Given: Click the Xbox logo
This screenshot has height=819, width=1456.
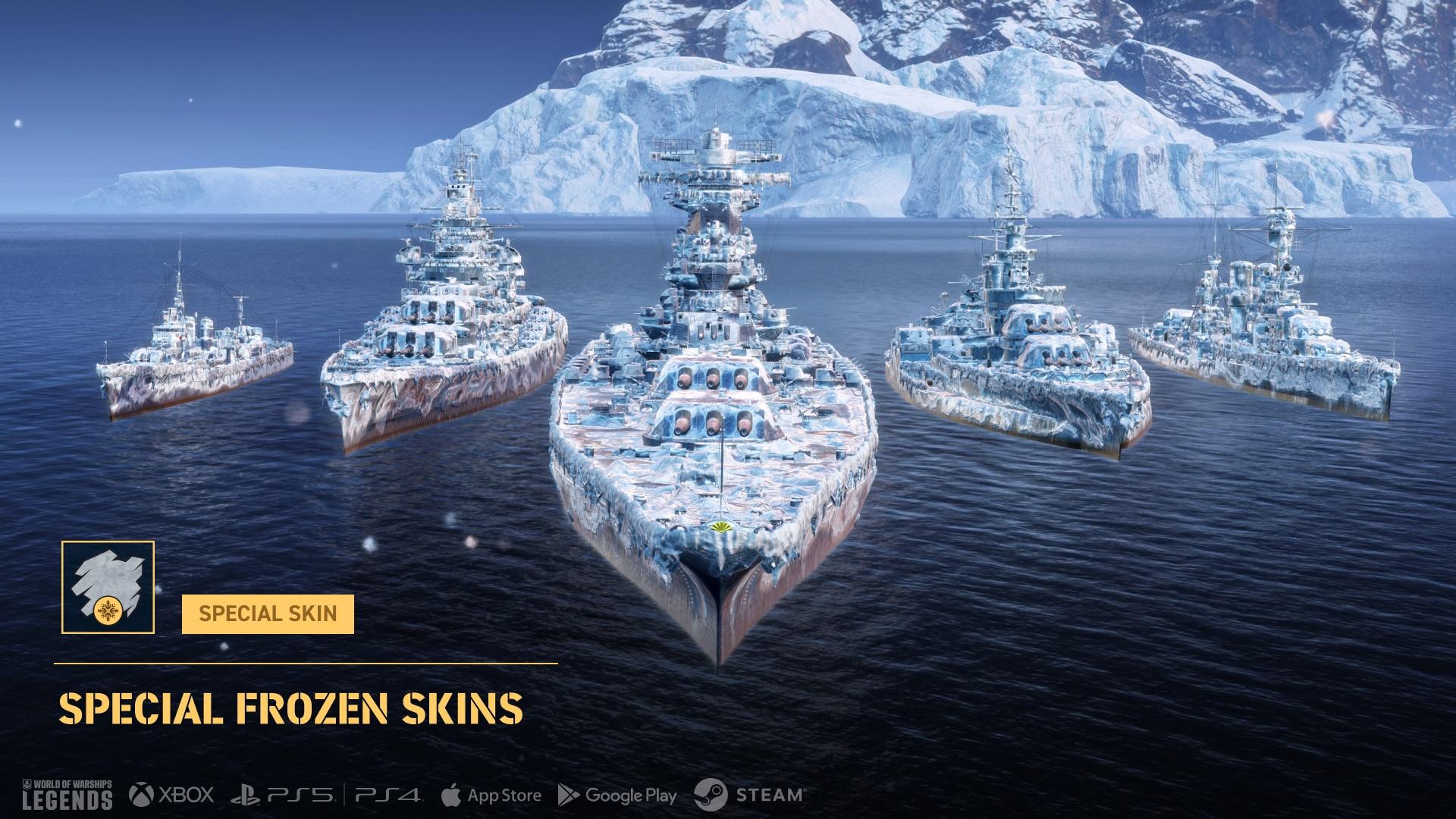Looking at the screenshot, I should tap(171, 795).
